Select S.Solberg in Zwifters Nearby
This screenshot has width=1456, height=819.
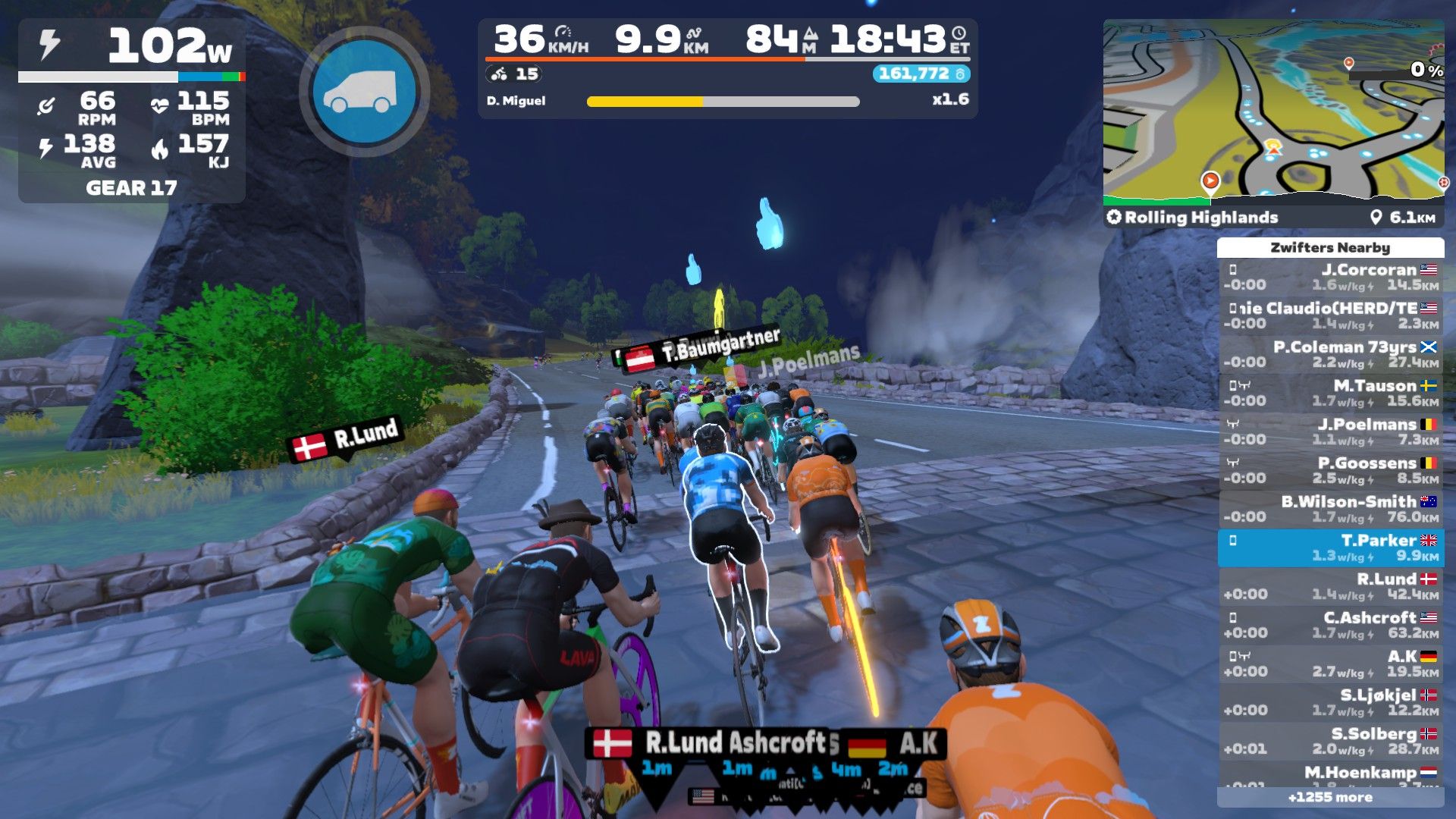pyautogui.click(x=1331, y=741)
